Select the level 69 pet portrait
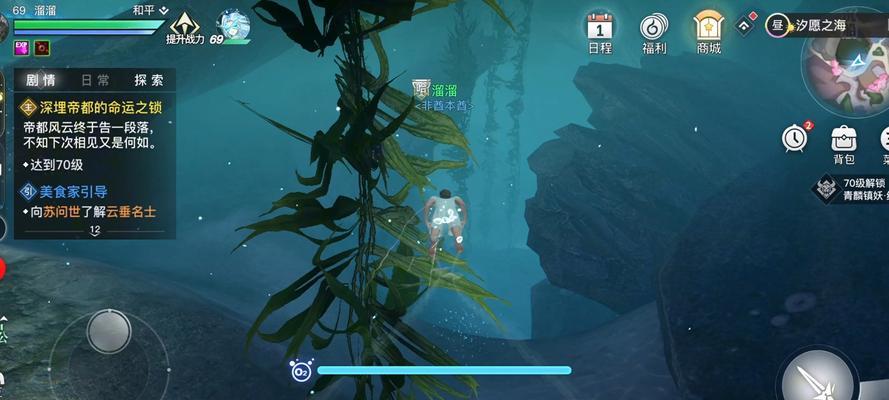 [x=233, y=27]
